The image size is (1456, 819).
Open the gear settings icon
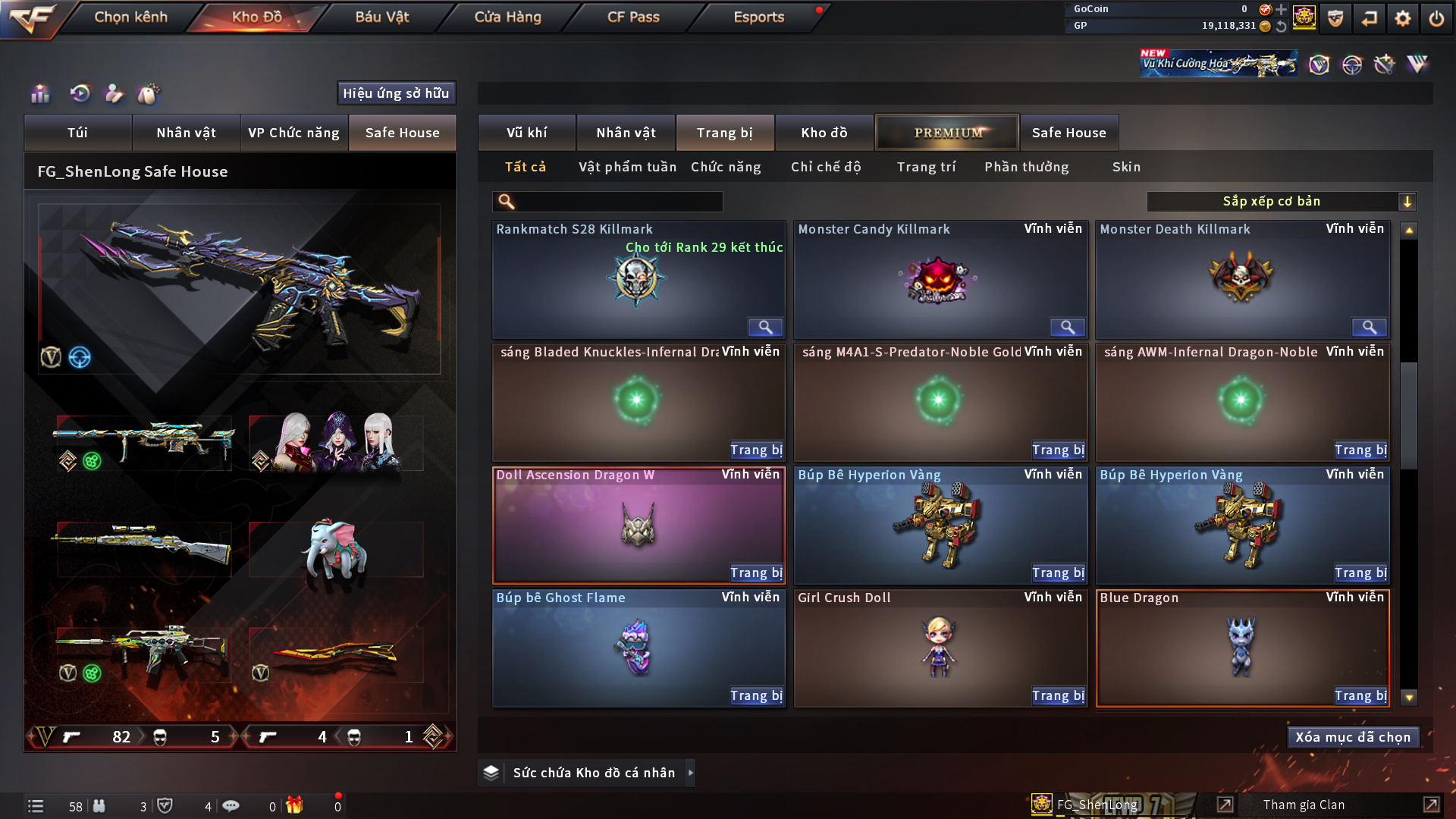pos(1402,18)
